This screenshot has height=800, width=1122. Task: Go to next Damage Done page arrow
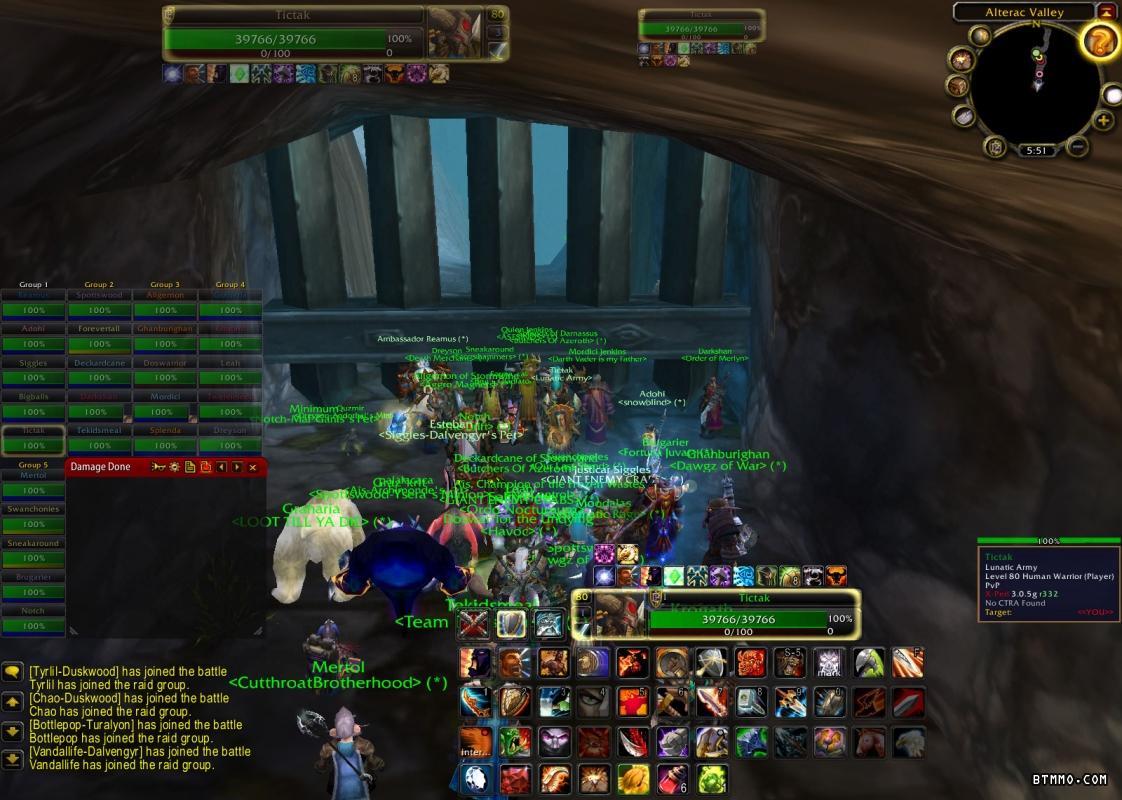237,467
